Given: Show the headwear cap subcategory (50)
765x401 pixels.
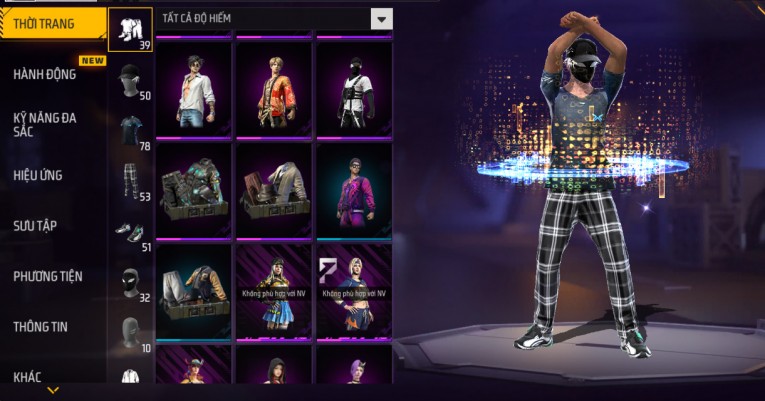Looking at the screenshot, I should (130, 80).
